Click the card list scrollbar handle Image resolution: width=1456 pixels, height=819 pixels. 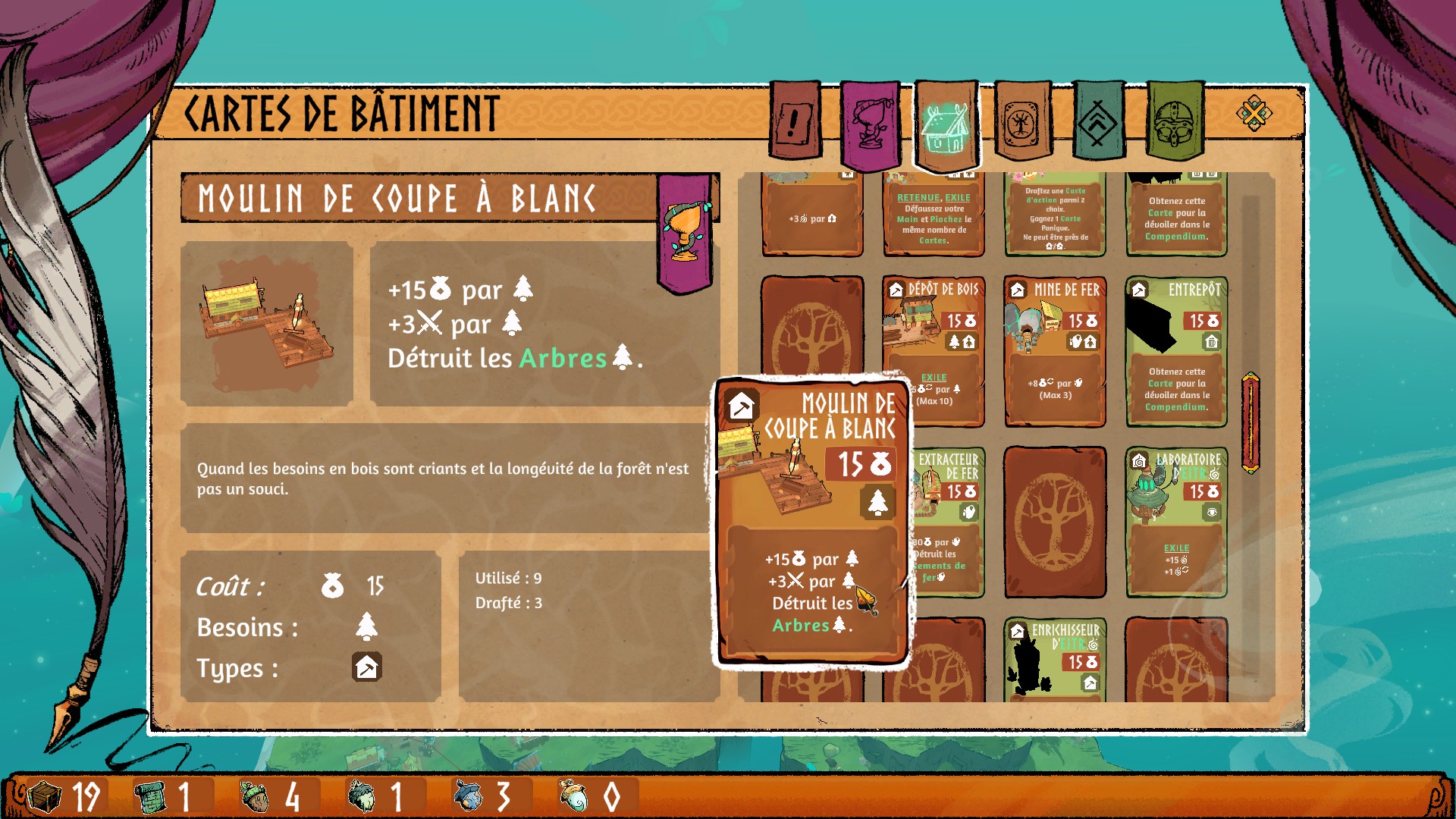click(1250, 422)
